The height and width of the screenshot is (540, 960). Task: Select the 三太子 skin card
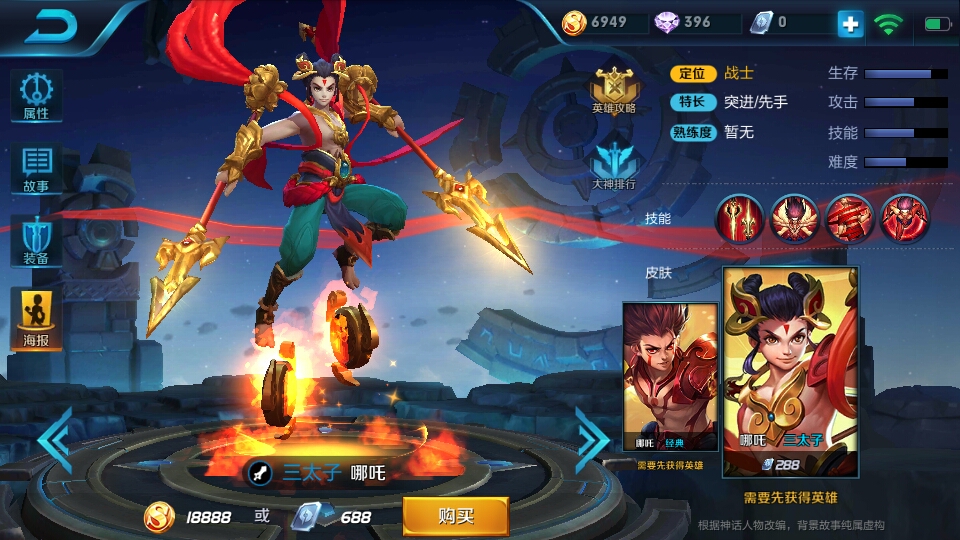coord(790,371)
